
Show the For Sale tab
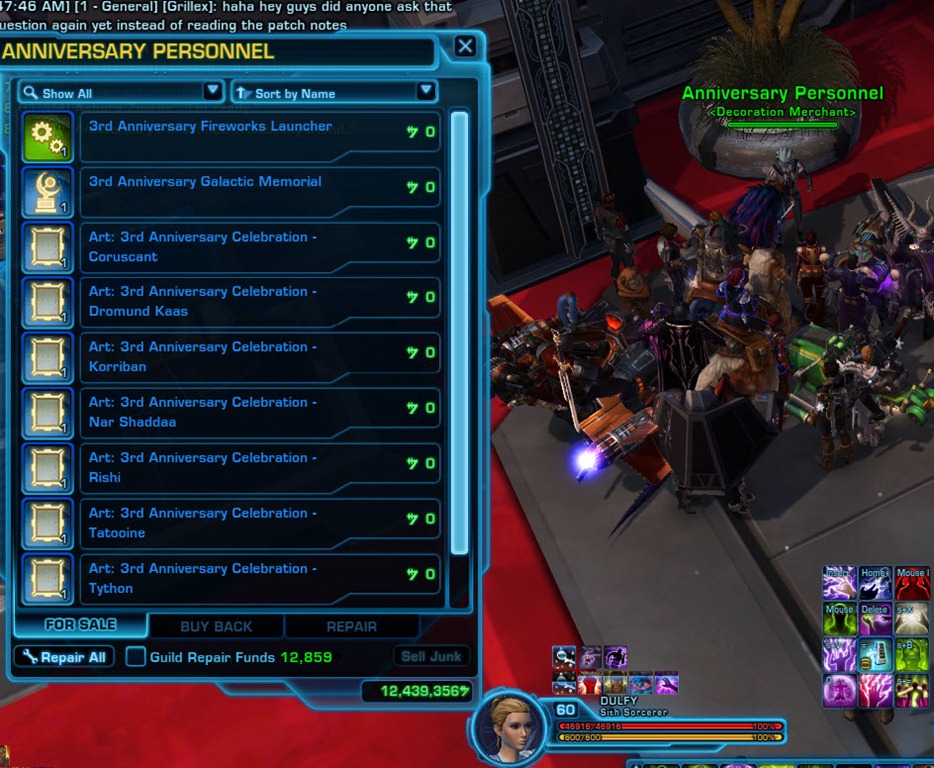click(x=81, y=625)
